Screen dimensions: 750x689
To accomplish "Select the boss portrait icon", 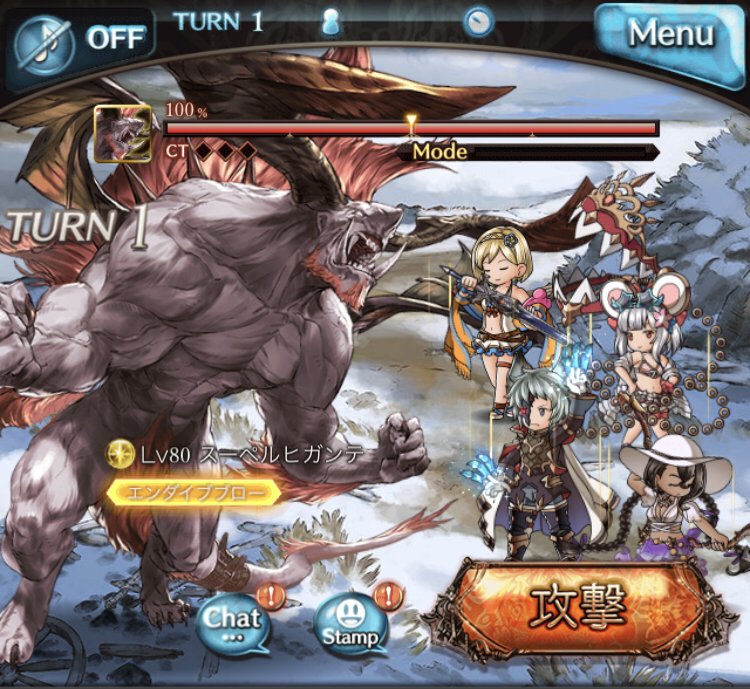I will pos(122,133).
